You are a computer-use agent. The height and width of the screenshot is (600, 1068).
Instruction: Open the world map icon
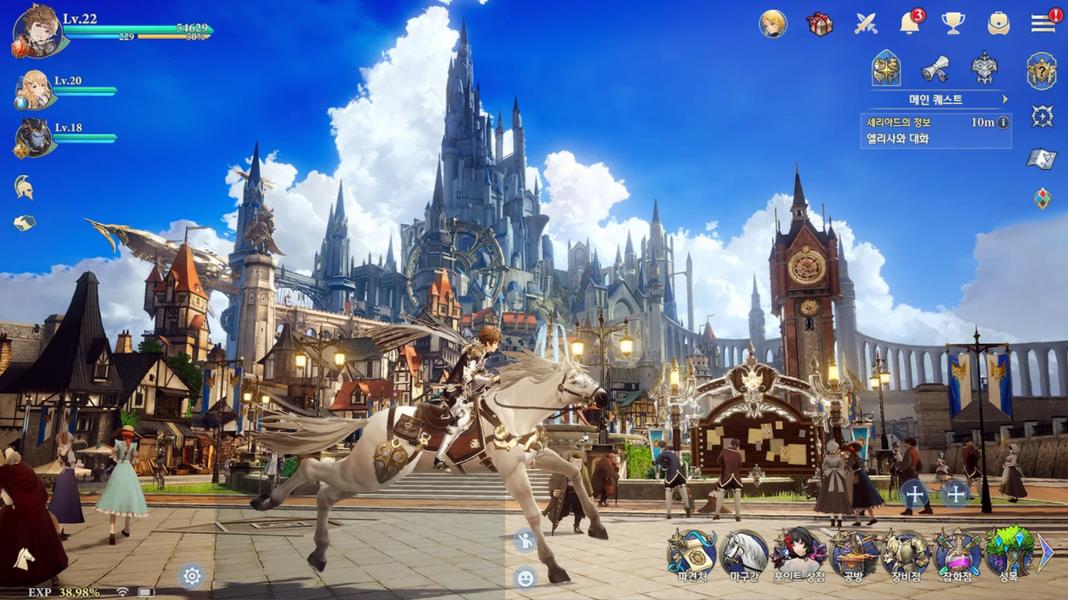tap(1042, 158)
